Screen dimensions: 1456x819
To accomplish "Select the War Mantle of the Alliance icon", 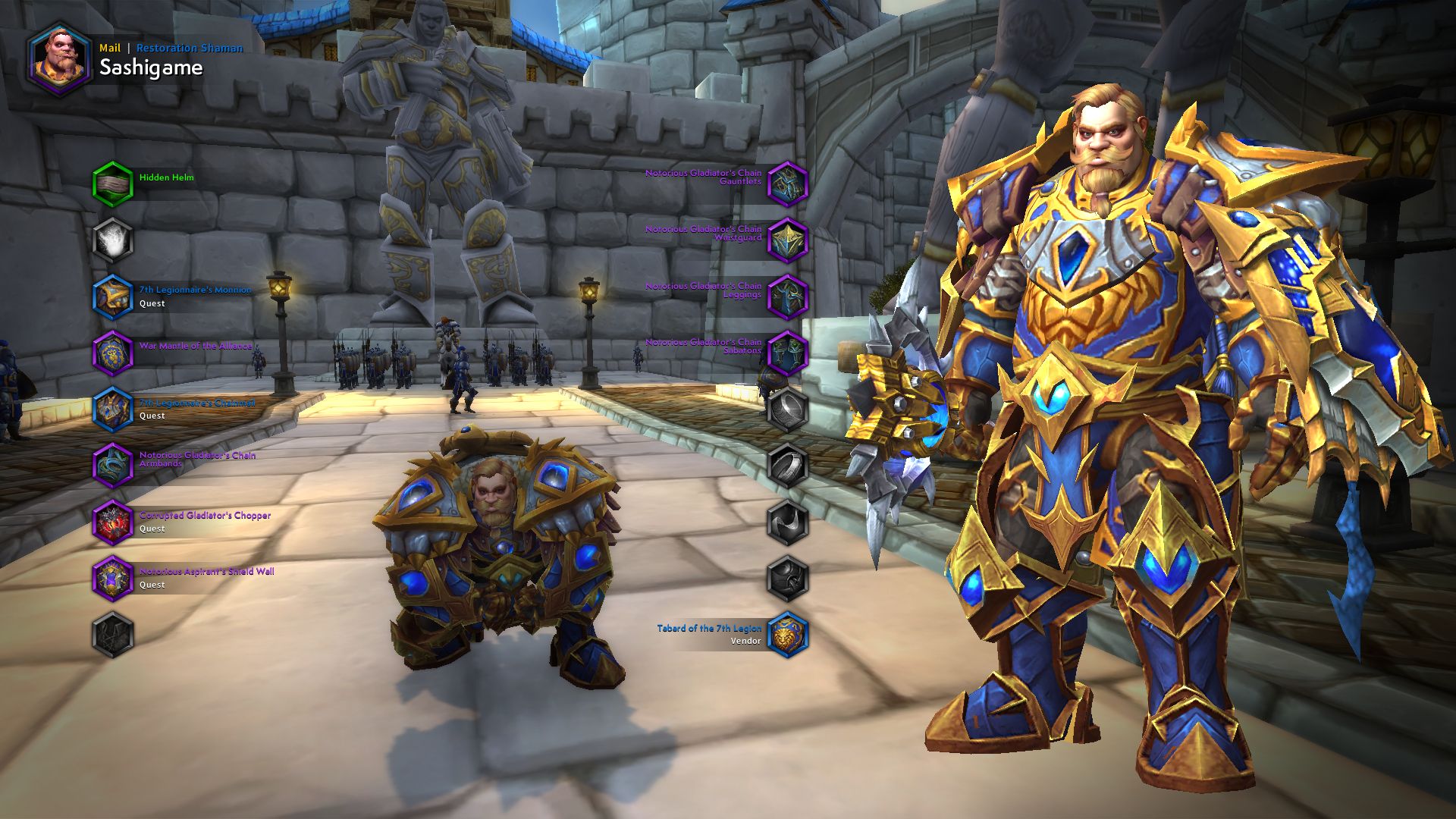I will [115, 351].
